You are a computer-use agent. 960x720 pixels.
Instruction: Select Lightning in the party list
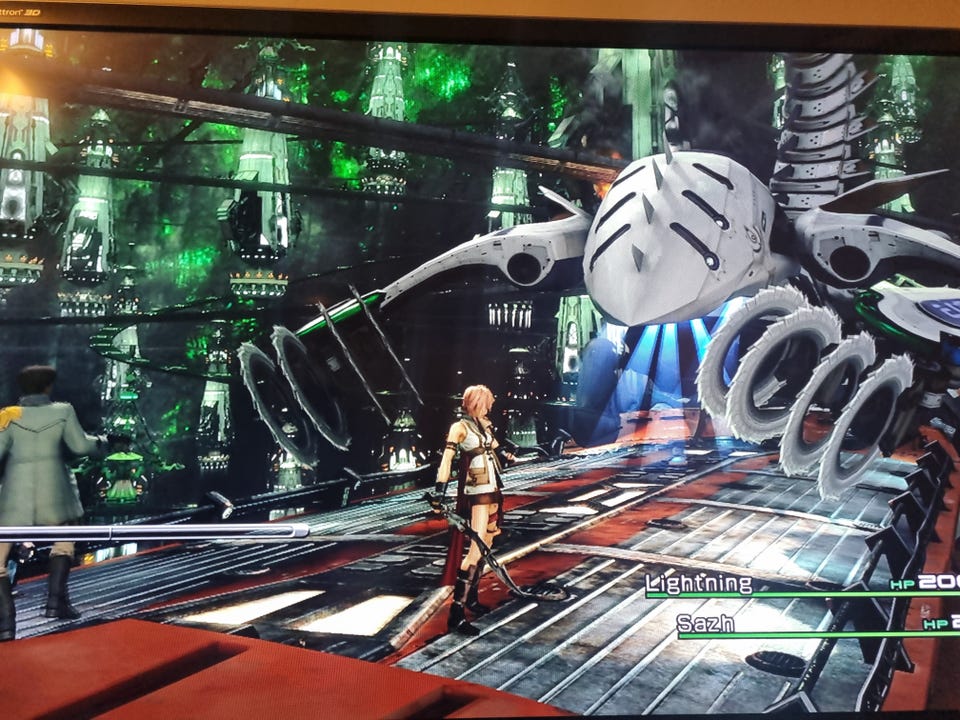699,584
